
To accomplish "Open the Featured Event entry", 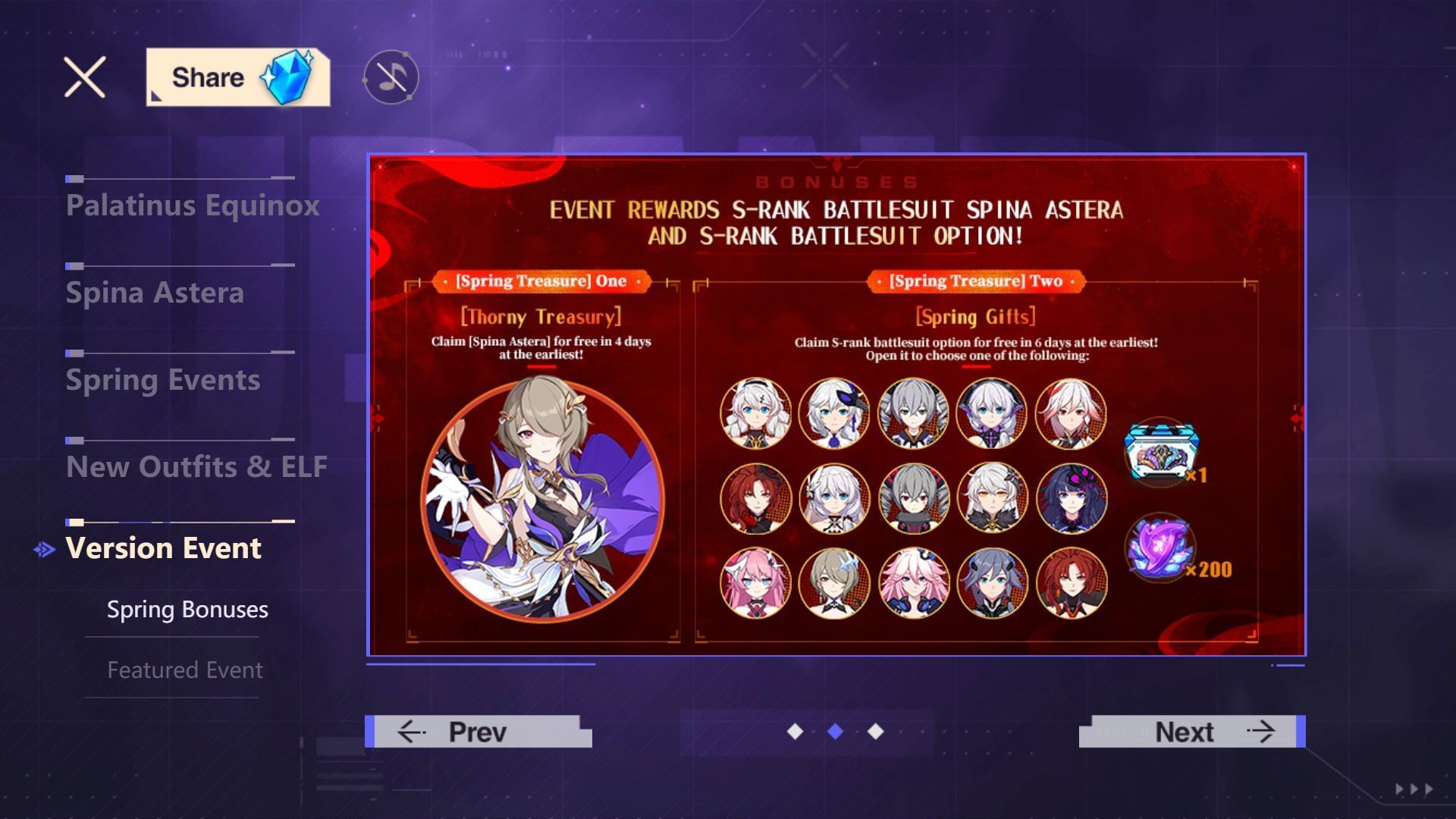I will coord(184,670).
